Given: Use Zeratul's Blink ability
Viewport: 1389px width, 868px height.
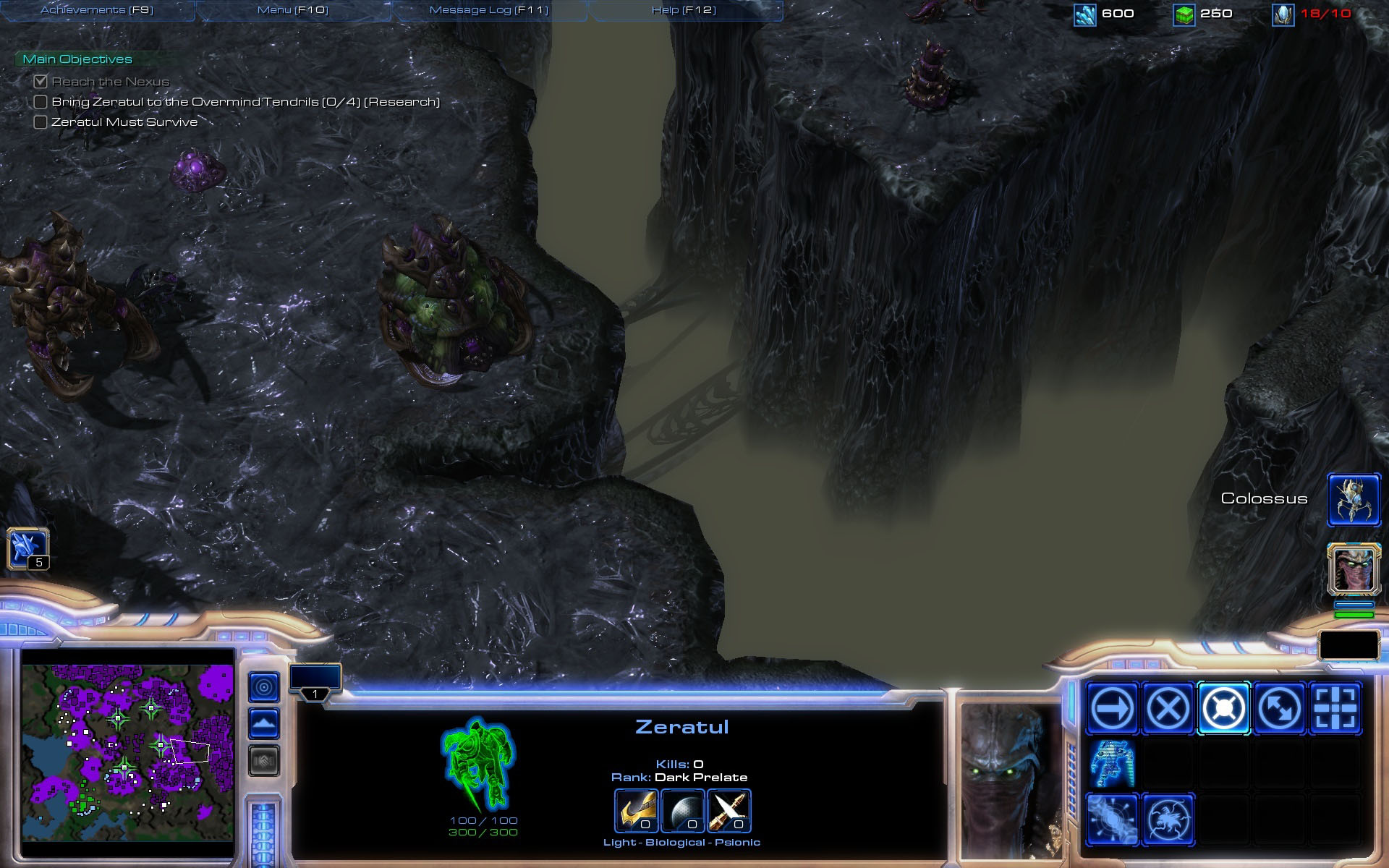Looking at the screenshot, I should (x=1112, y=764).
